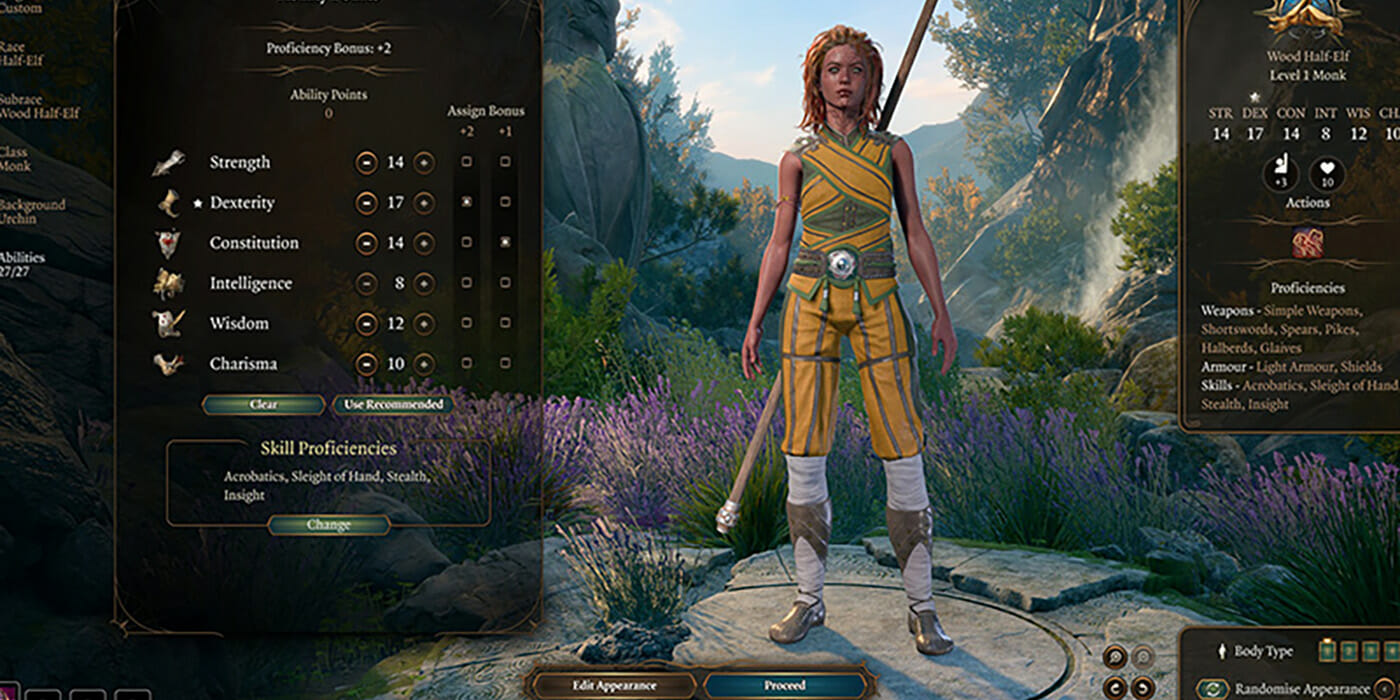This screenshot has width=1400, height=700.
Task: Increase the Constitution score
Action: pos(424,243)
